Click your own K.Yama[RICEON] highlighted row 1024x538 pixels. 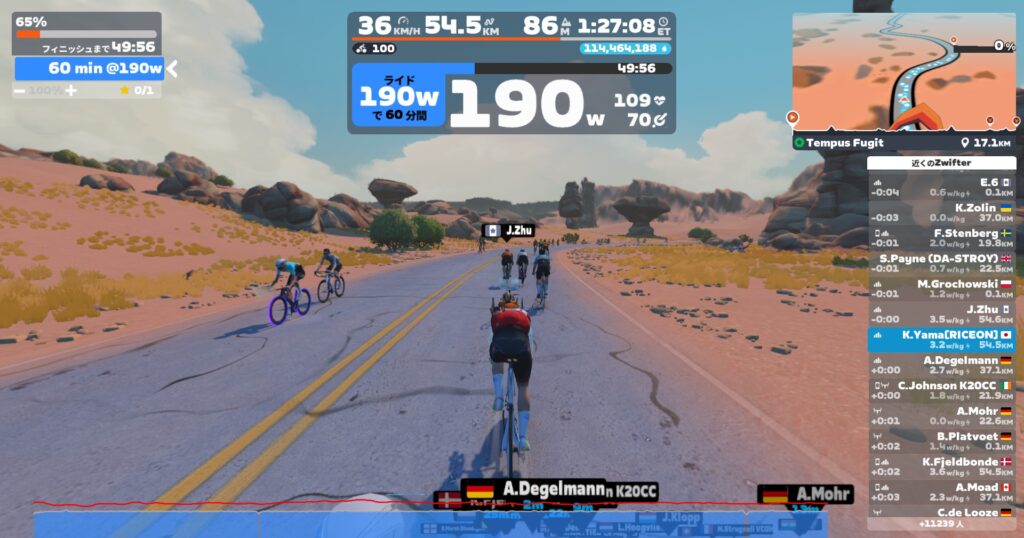[941, 340]
